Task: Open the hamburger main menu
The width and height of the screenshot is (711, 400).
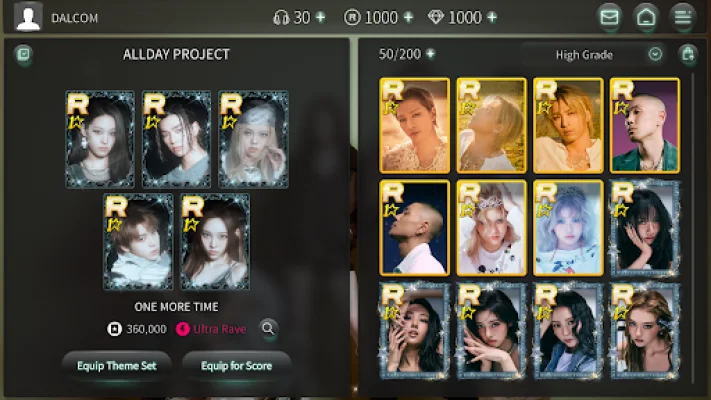Action: pyautogui.click(x=682, y=17)
